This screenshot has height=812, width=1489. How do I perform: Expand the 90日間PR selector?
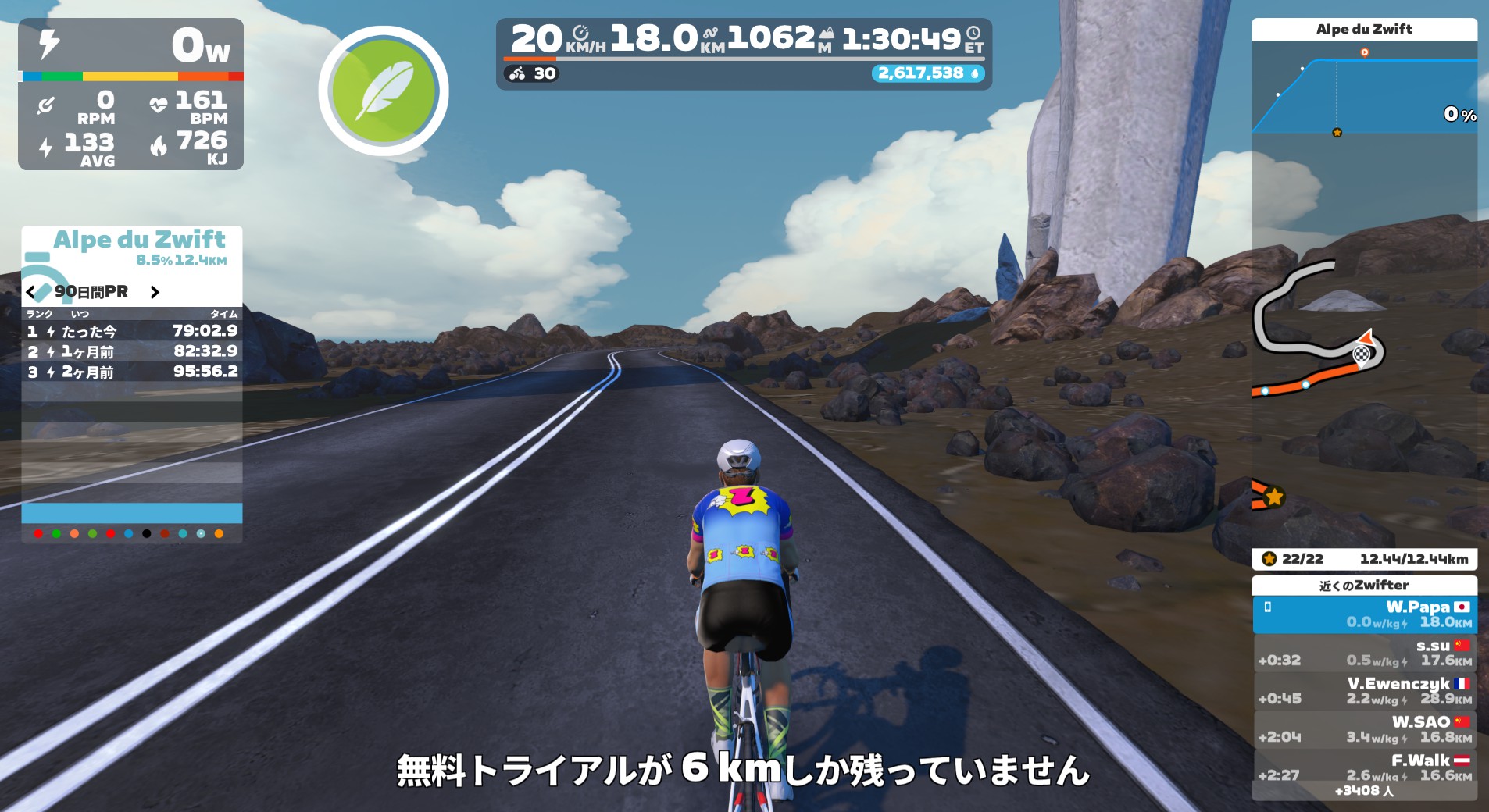[91, 292]
